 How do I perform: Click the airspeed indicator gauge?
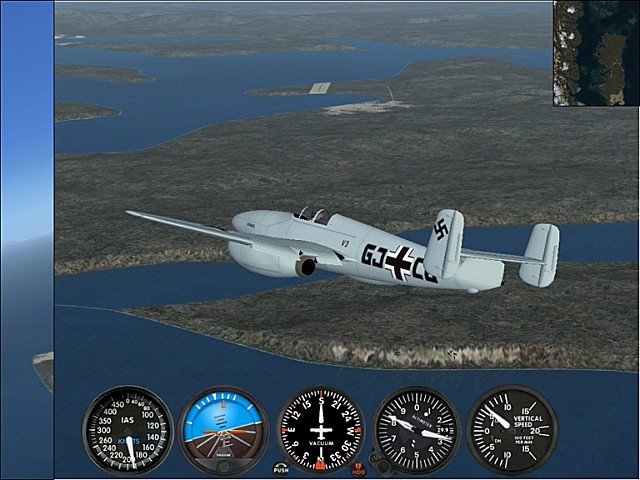127,430
